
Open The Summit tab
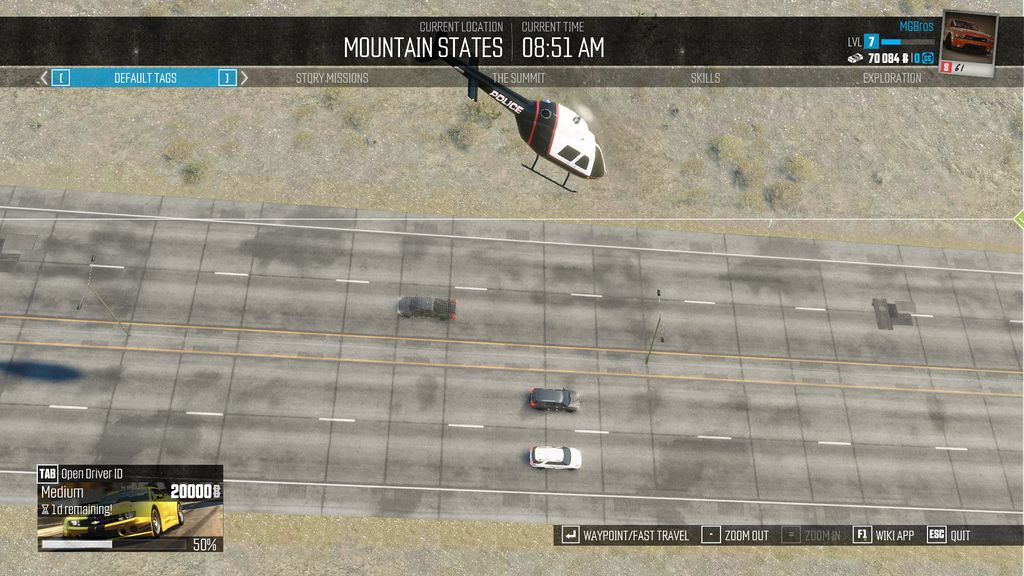pos(519,78)
